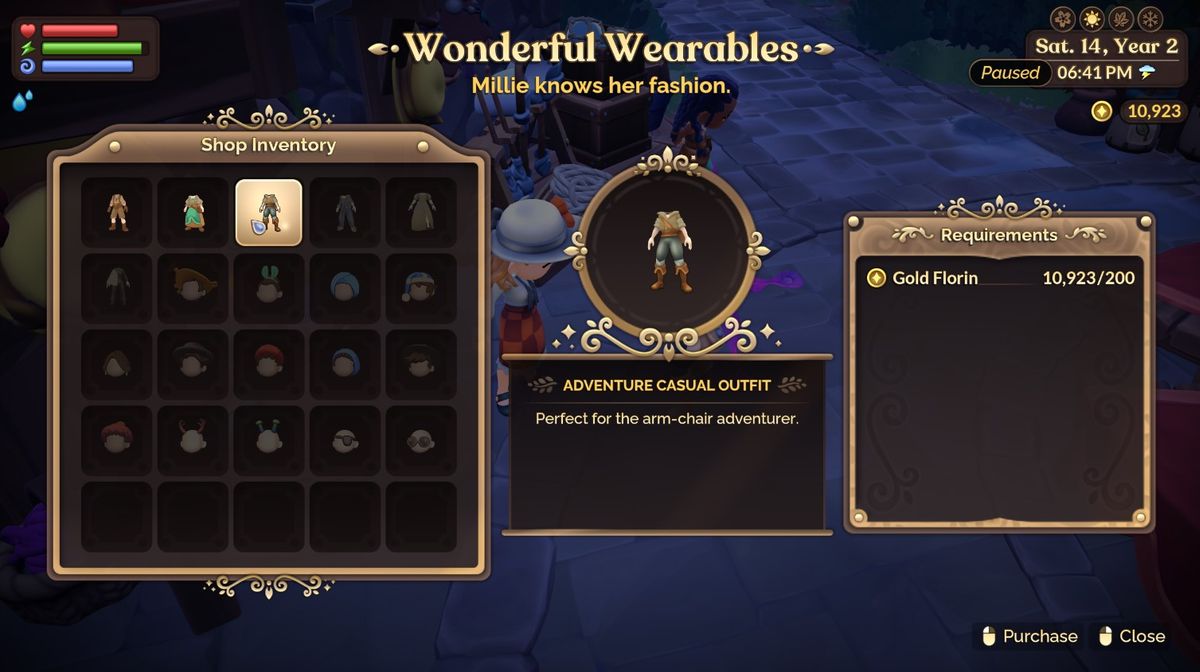This screenshot has height=672, width=1200.
Task: Select the tan overalls outfit
Action: tap(117, 212)
